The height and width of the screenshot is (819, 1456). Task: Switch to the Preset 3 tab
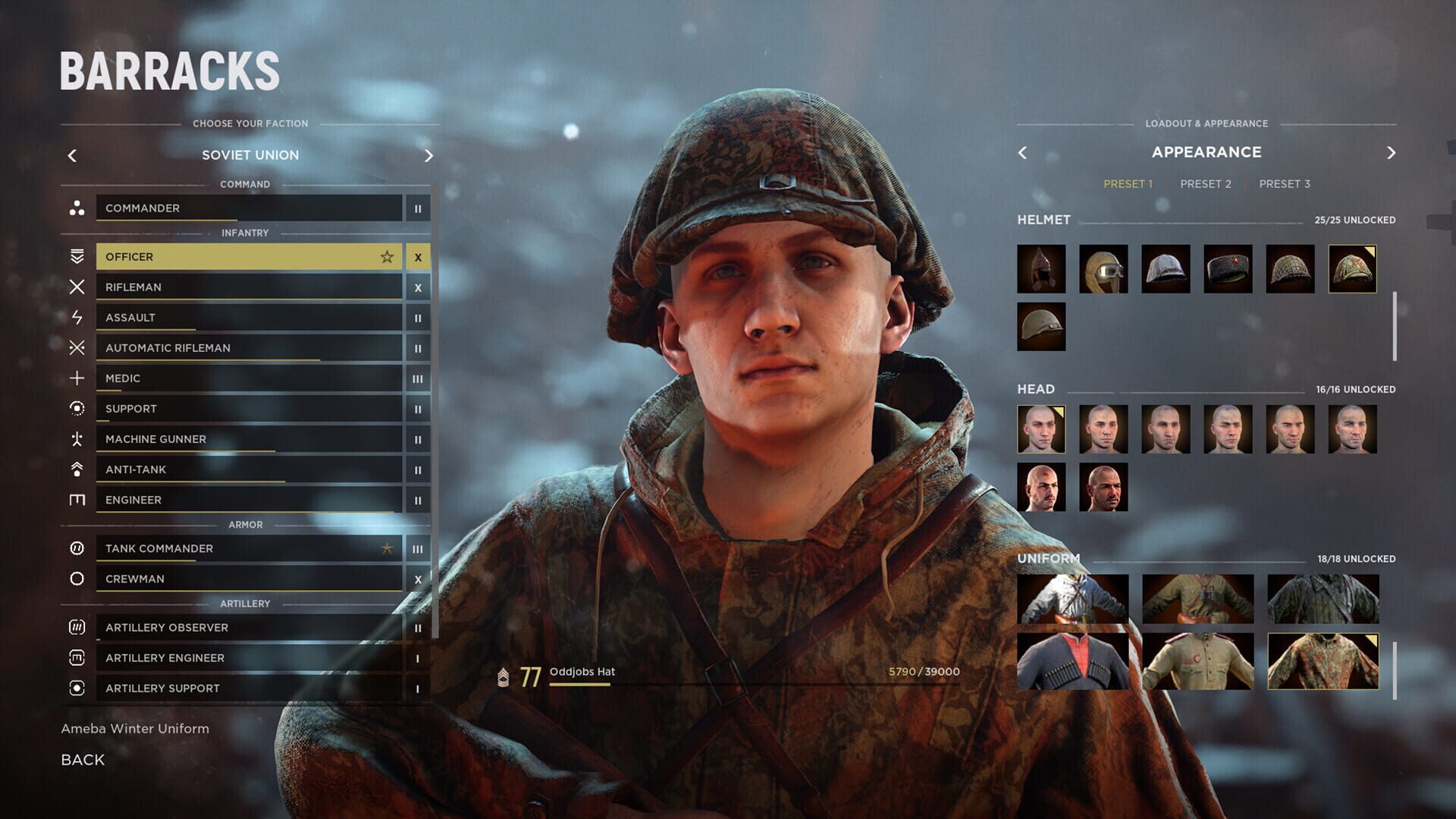(x=1285, y=184)
